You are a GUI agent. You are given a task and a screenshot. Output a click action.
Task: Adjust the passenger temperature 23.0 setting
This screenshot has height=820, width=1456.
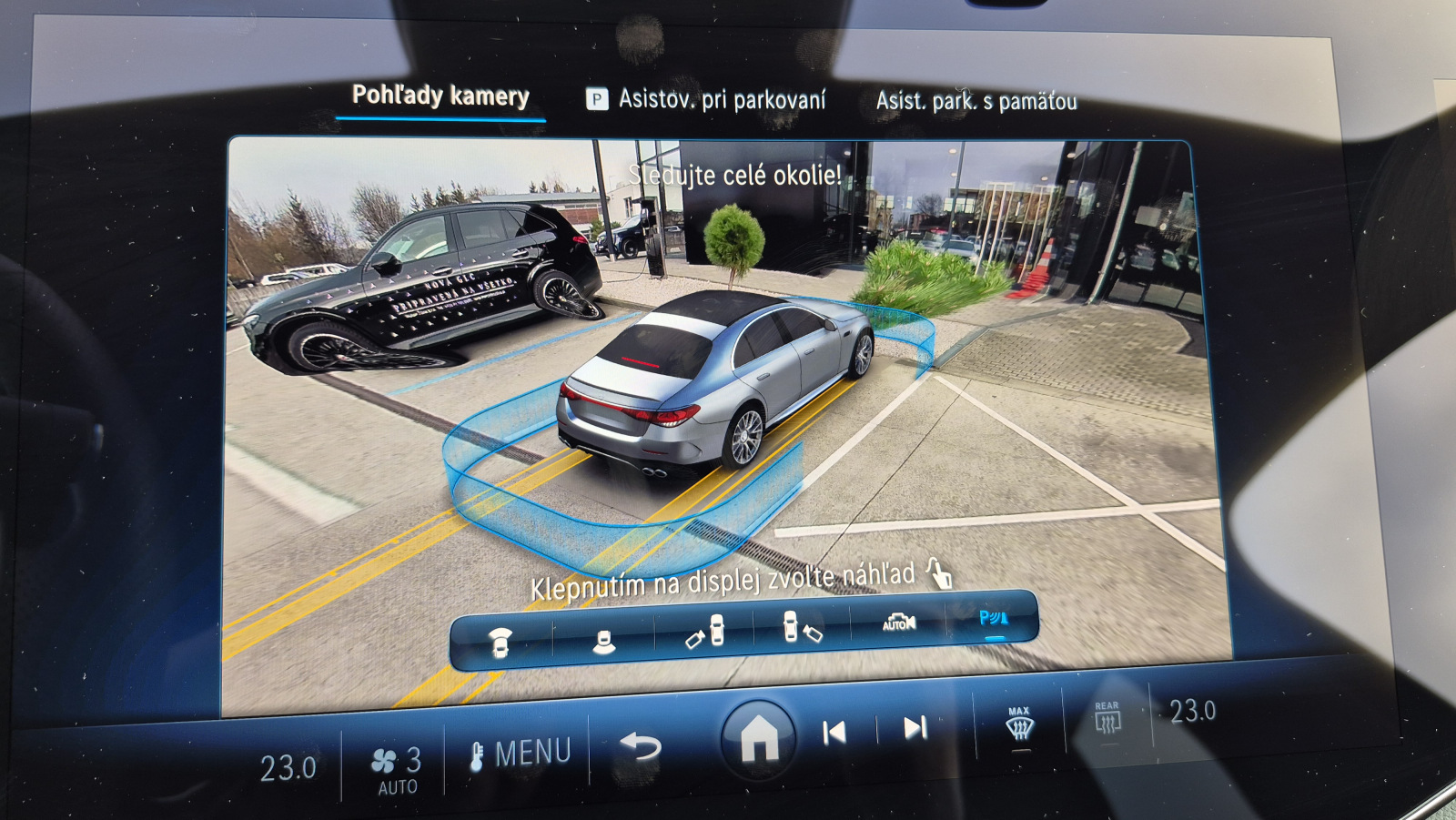pos(1192,711)
